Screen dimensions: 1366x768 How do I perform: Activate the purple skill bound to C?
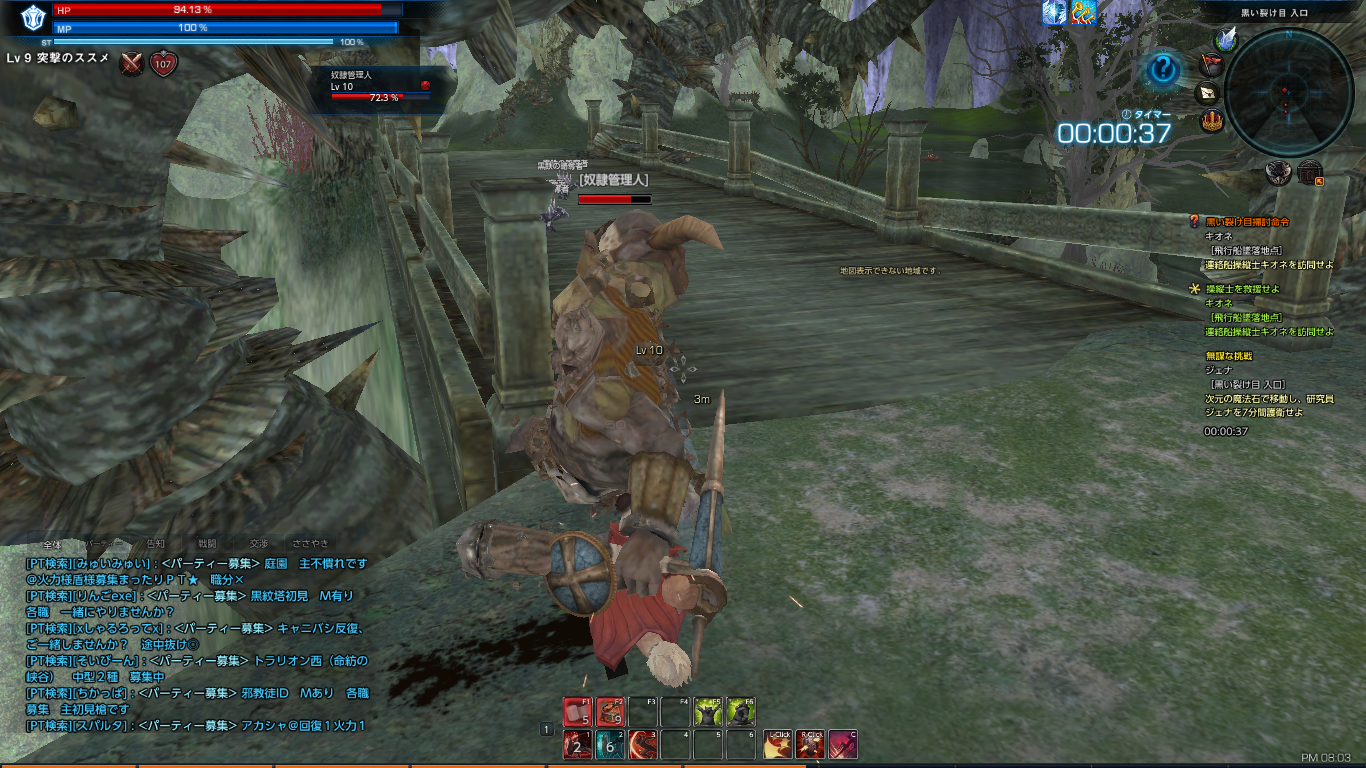pyautogui.click(x=842, y=745)
